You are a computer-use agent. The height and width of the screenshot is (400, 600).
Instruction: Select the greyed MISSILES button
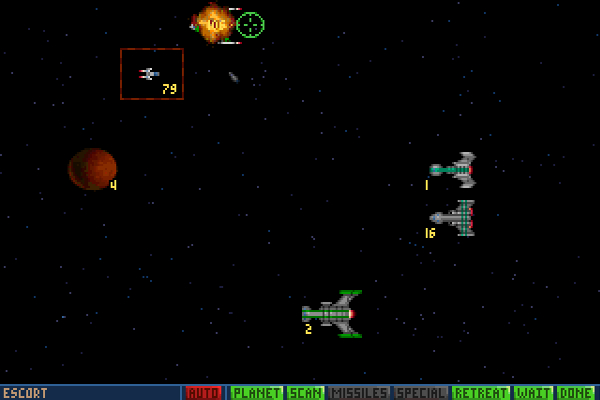(358, 393)
